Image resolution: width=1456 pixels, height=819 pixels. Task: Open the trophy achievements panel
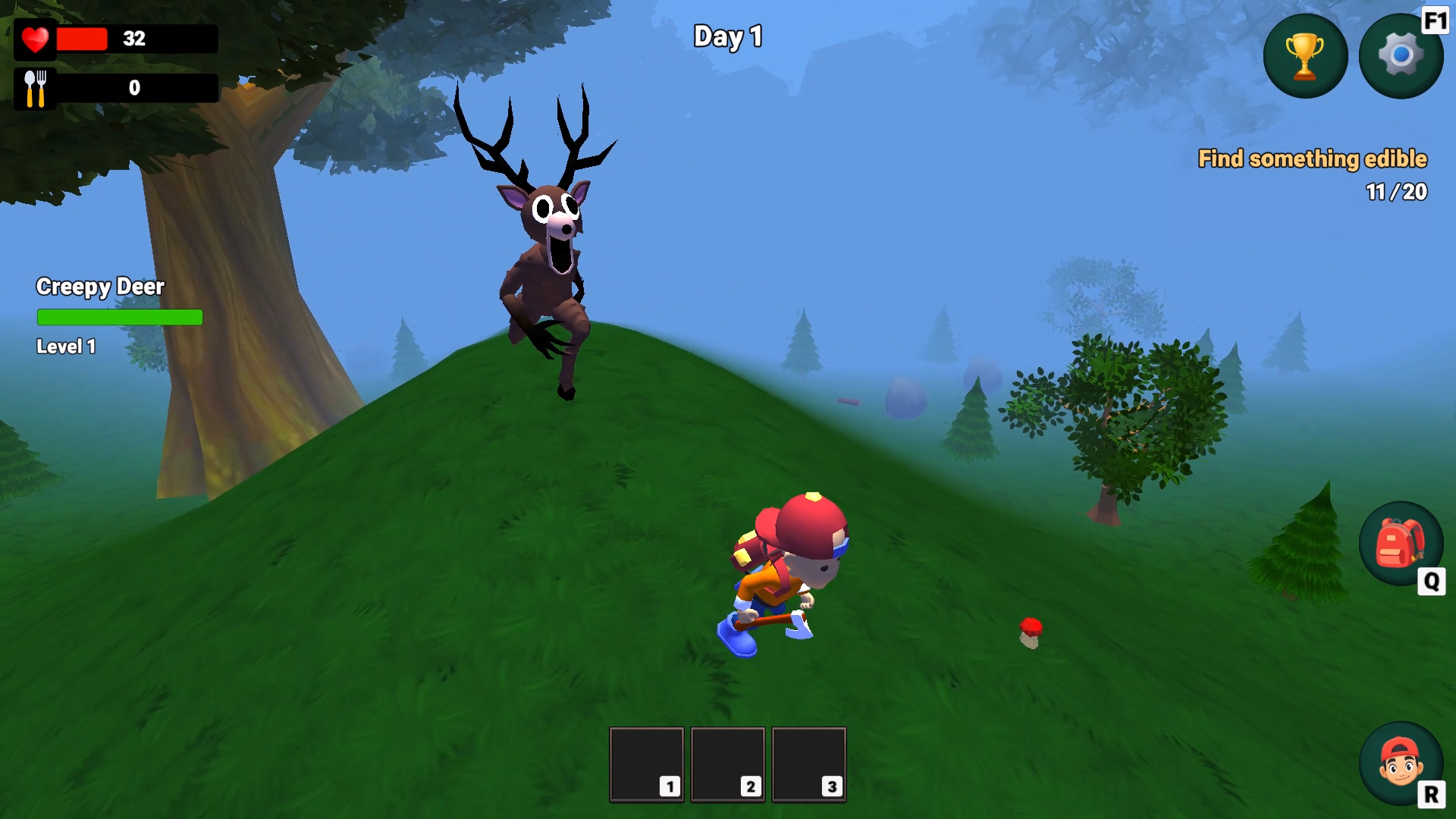1304,55
